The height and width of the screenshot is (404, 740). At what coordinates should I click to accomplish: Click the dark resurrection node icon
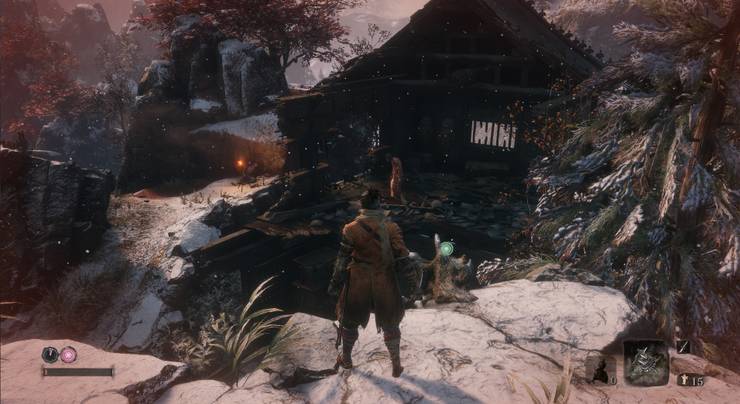50,354
